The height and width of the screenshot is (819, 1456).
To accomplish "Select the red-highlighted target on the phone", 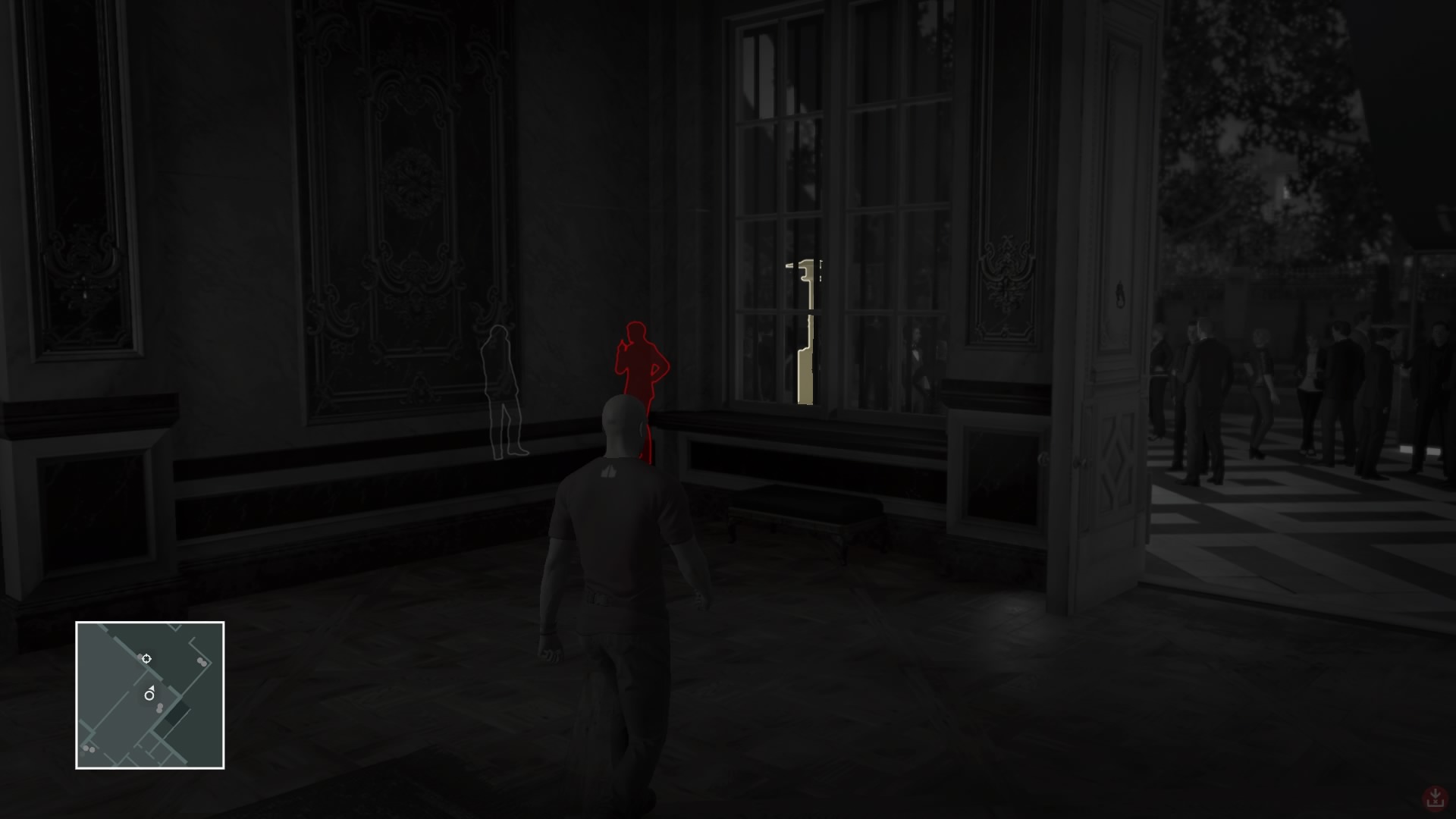I will pyautogui.click(x=641, y=364).
